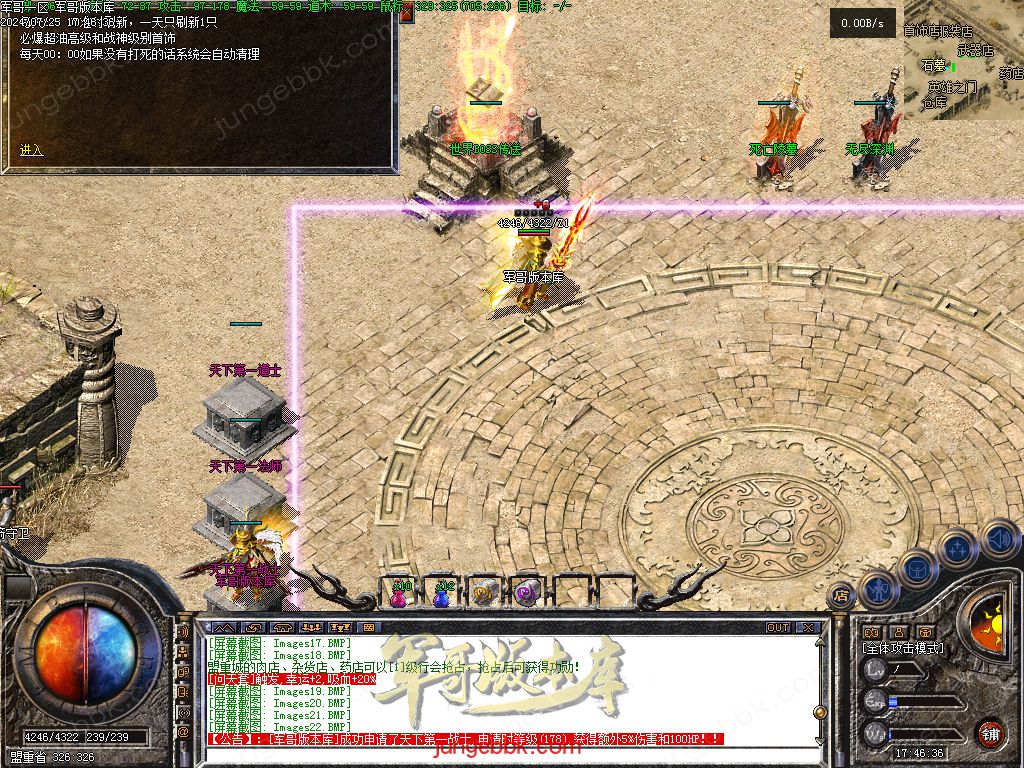Screen dimensions: 1024x768
Task: Close the chat panel with the X button
Action: coord(808,628)
